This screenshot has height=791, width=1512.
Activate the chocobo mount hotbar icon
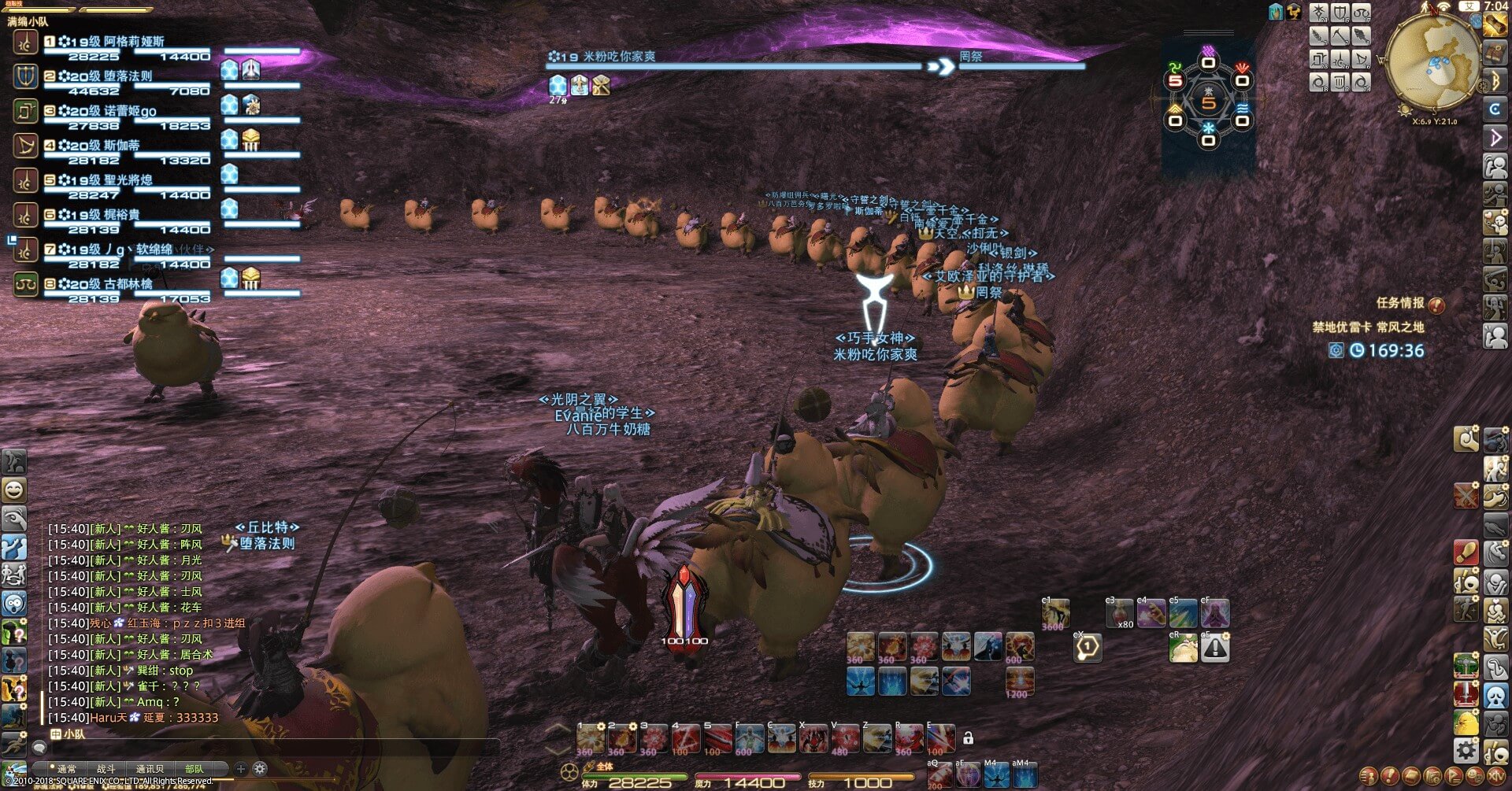pos(1183,648)
